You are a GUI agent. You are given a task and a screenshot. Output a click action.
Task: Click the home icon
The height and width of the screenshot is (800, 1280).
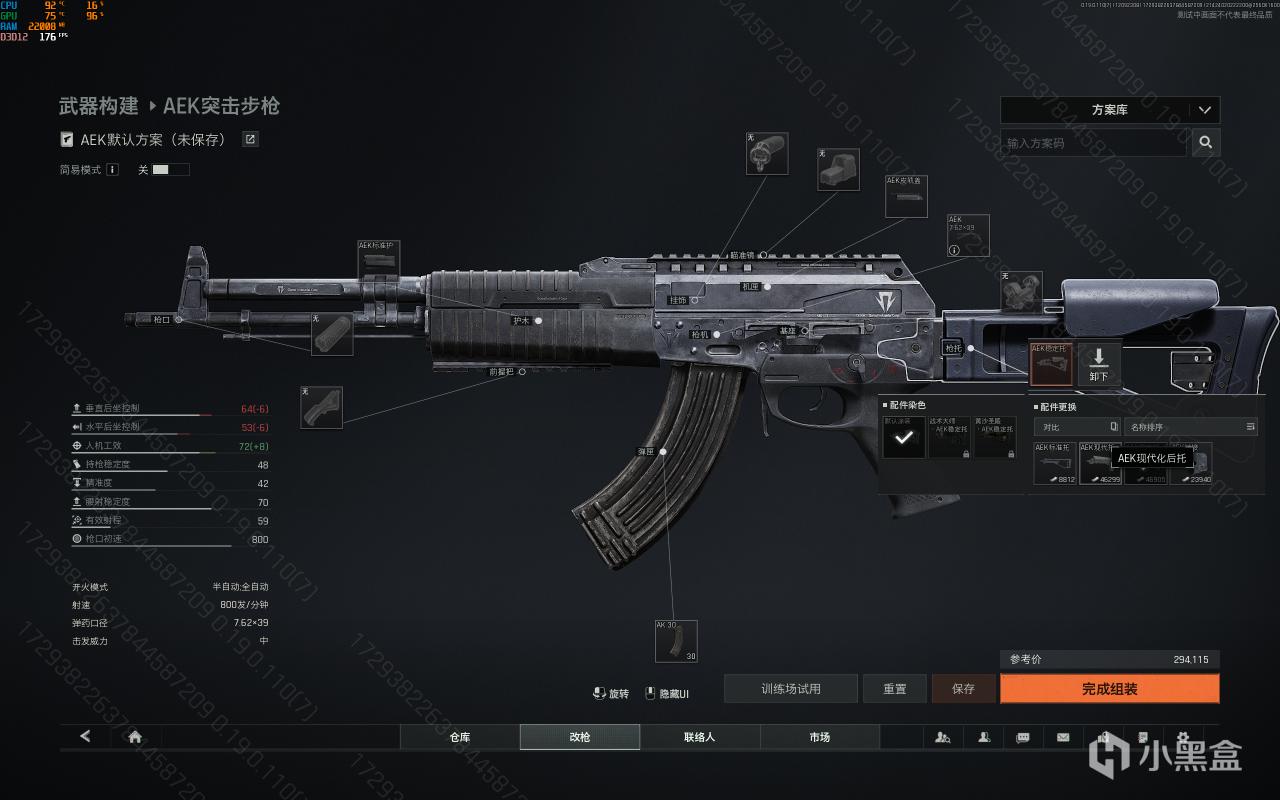coord(135,737)
